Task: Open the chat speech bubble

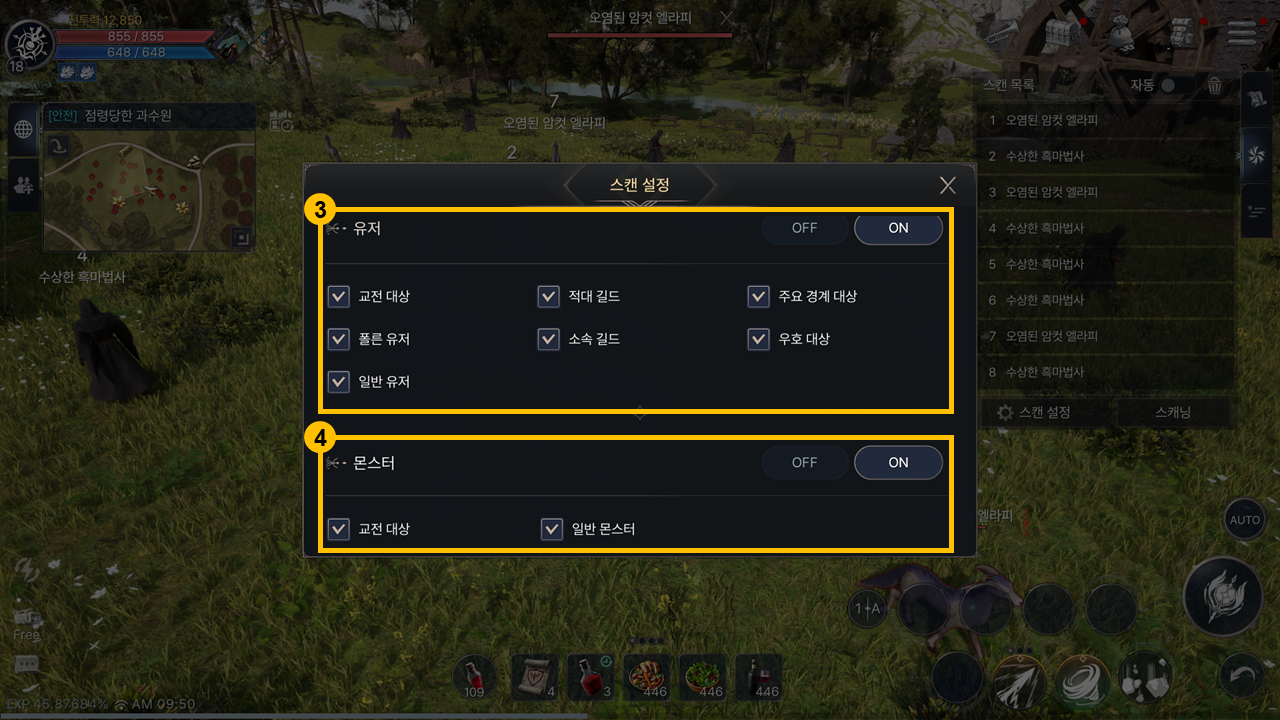Action: (27, 666)
